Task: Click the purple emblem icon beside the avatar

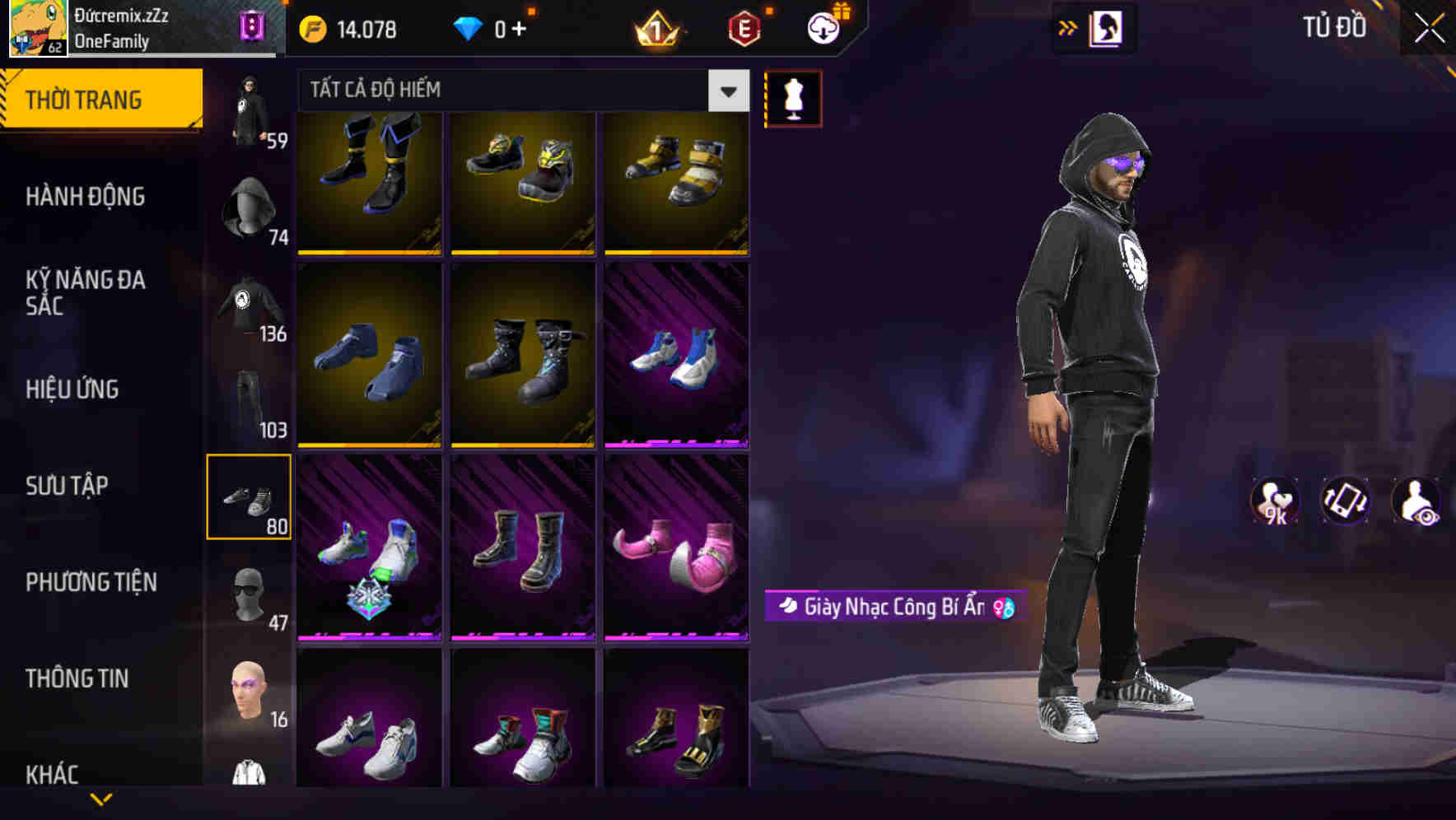Action: click(x=251, y=25)
